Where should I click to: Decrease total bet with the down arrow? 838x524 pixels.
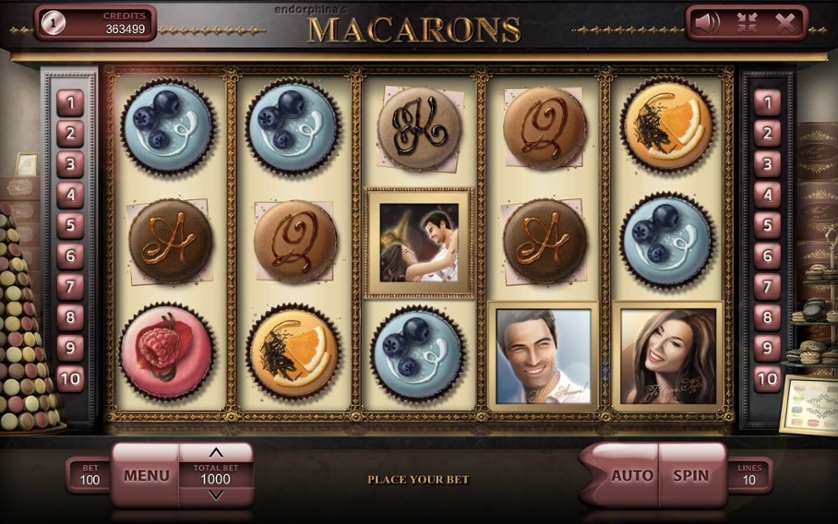point(216,495)
